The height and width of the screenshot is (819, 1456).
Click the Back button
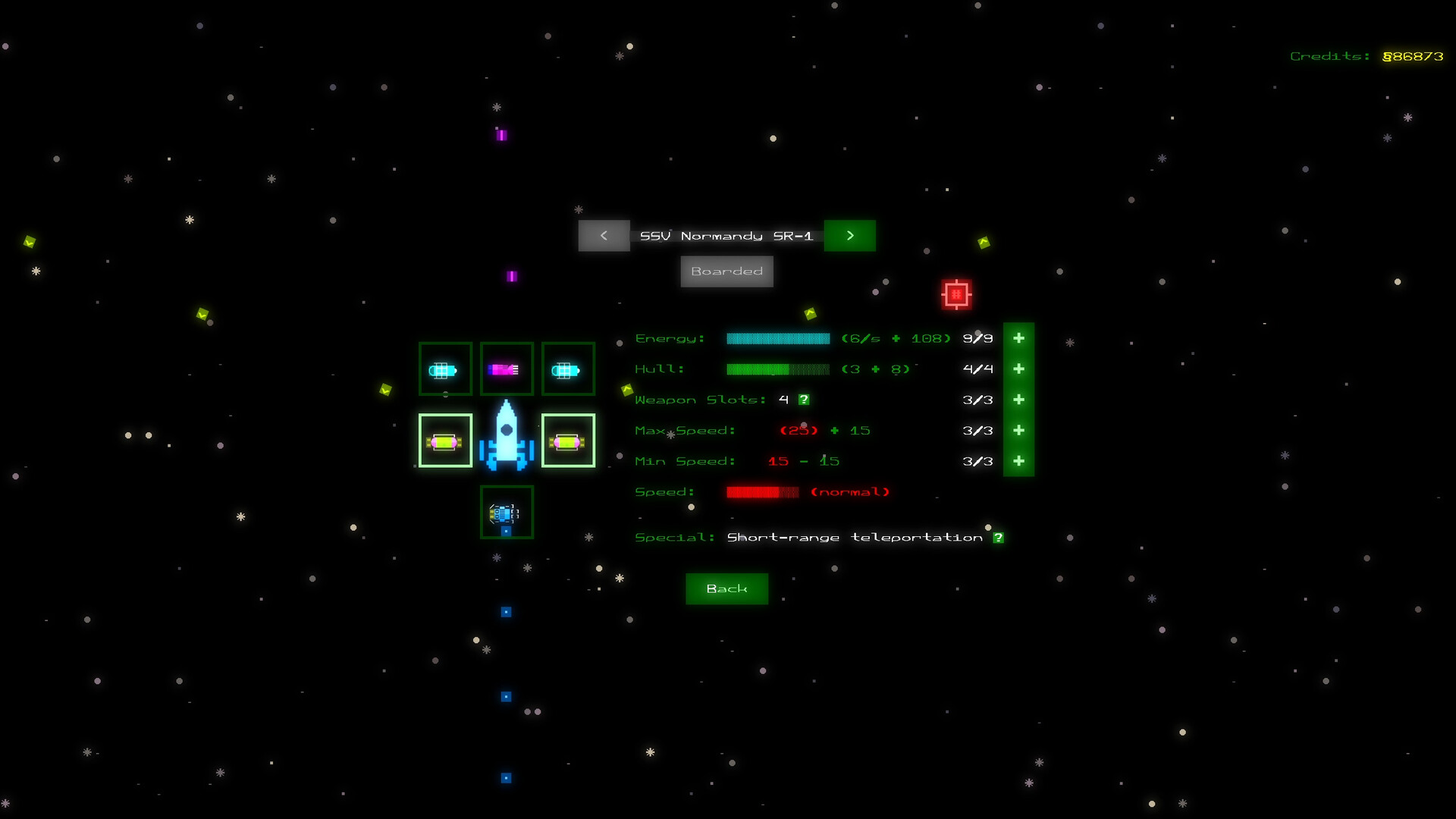pyautogui.click(x=726, y=588)
